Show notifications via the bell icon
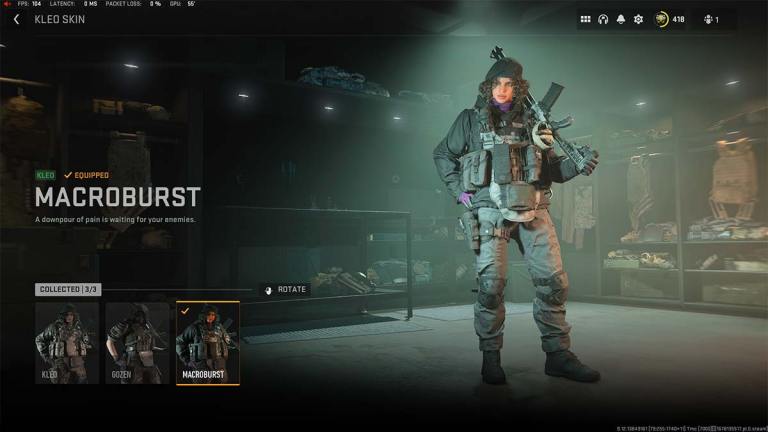The image size is (768, 432). point(620,19)
